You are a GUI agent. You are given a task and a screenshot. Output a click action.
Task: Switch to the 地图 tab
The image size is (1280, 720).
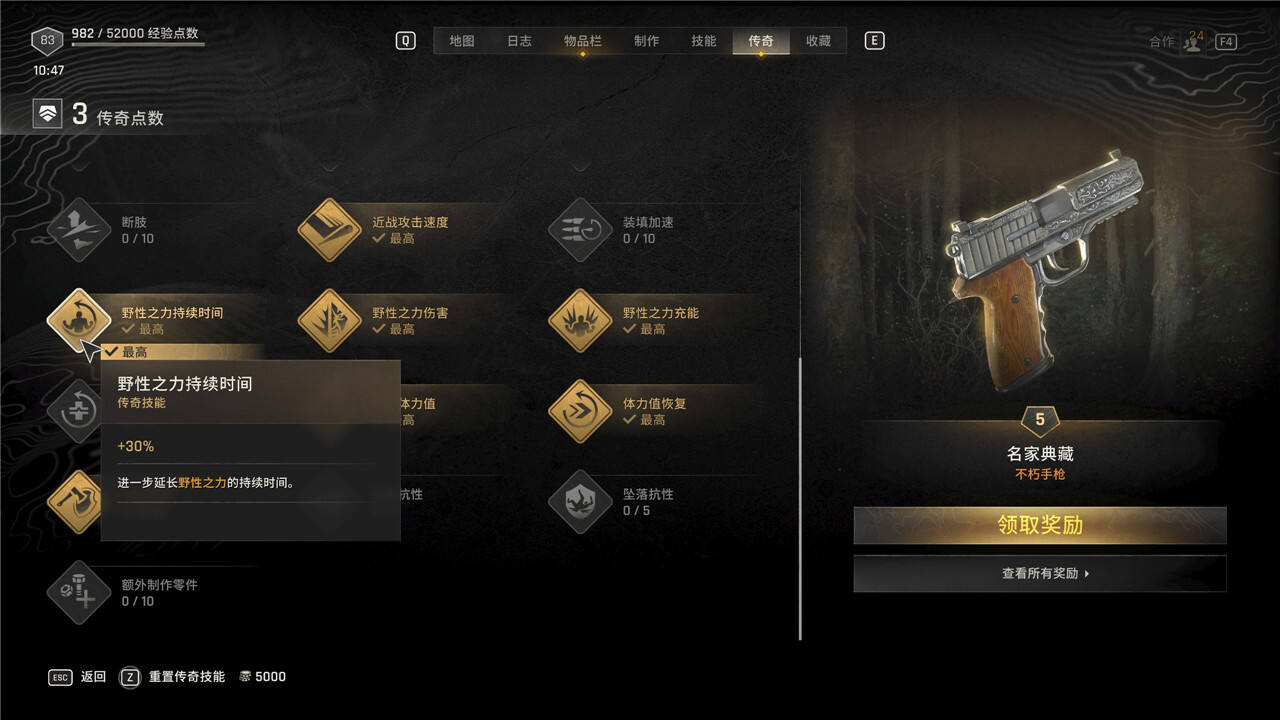tap(461, 41)
